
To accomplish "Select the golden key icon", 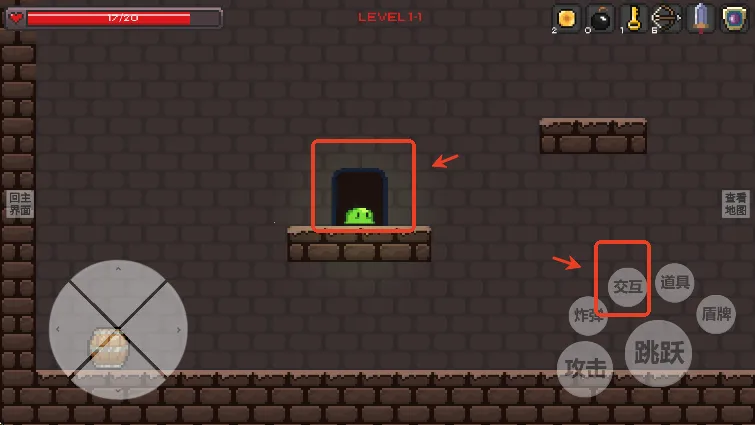I will pos(634,17).
